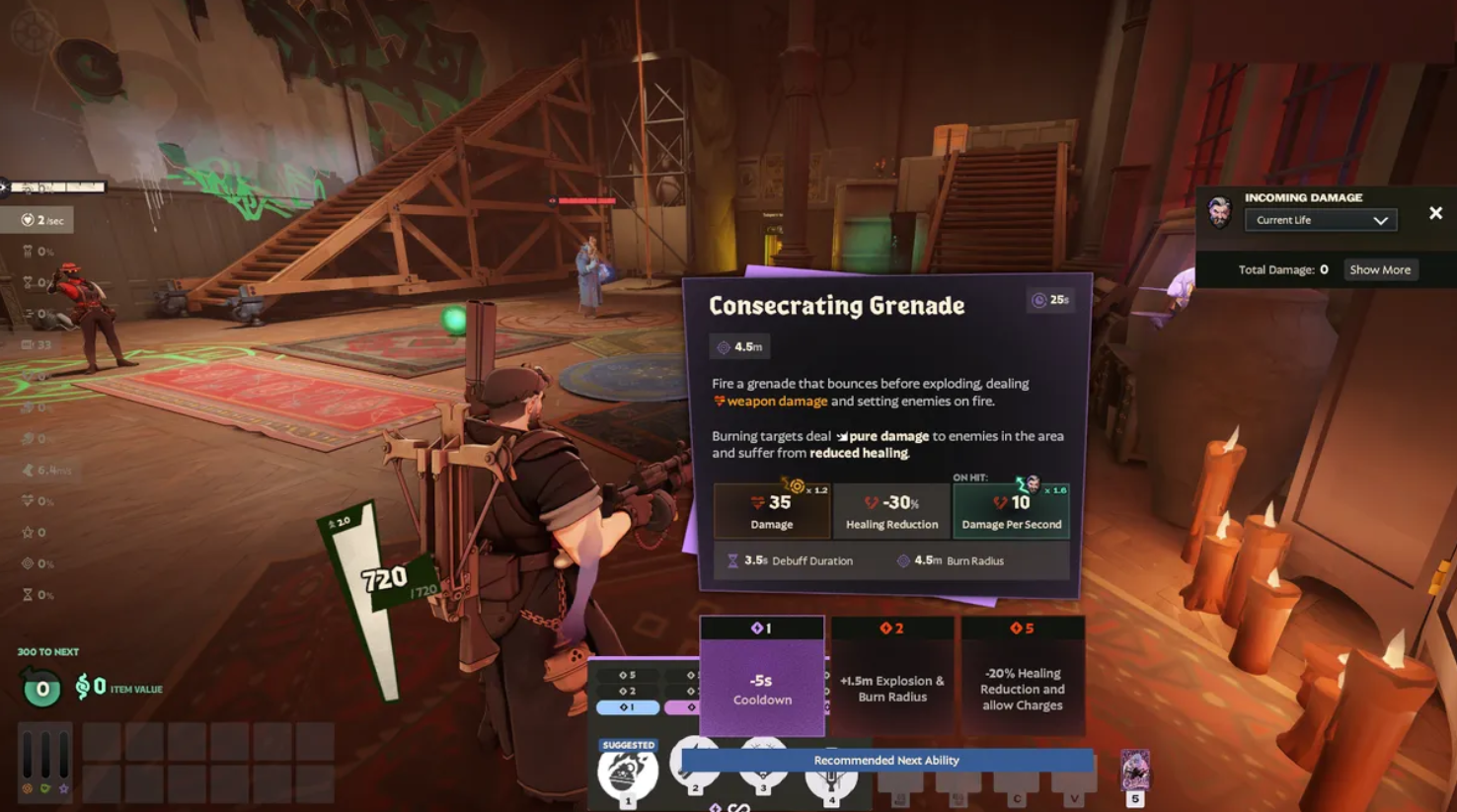Activate the suggested Consecrating Grenade ability icon

pyautogui.click(x=628, y=774)
